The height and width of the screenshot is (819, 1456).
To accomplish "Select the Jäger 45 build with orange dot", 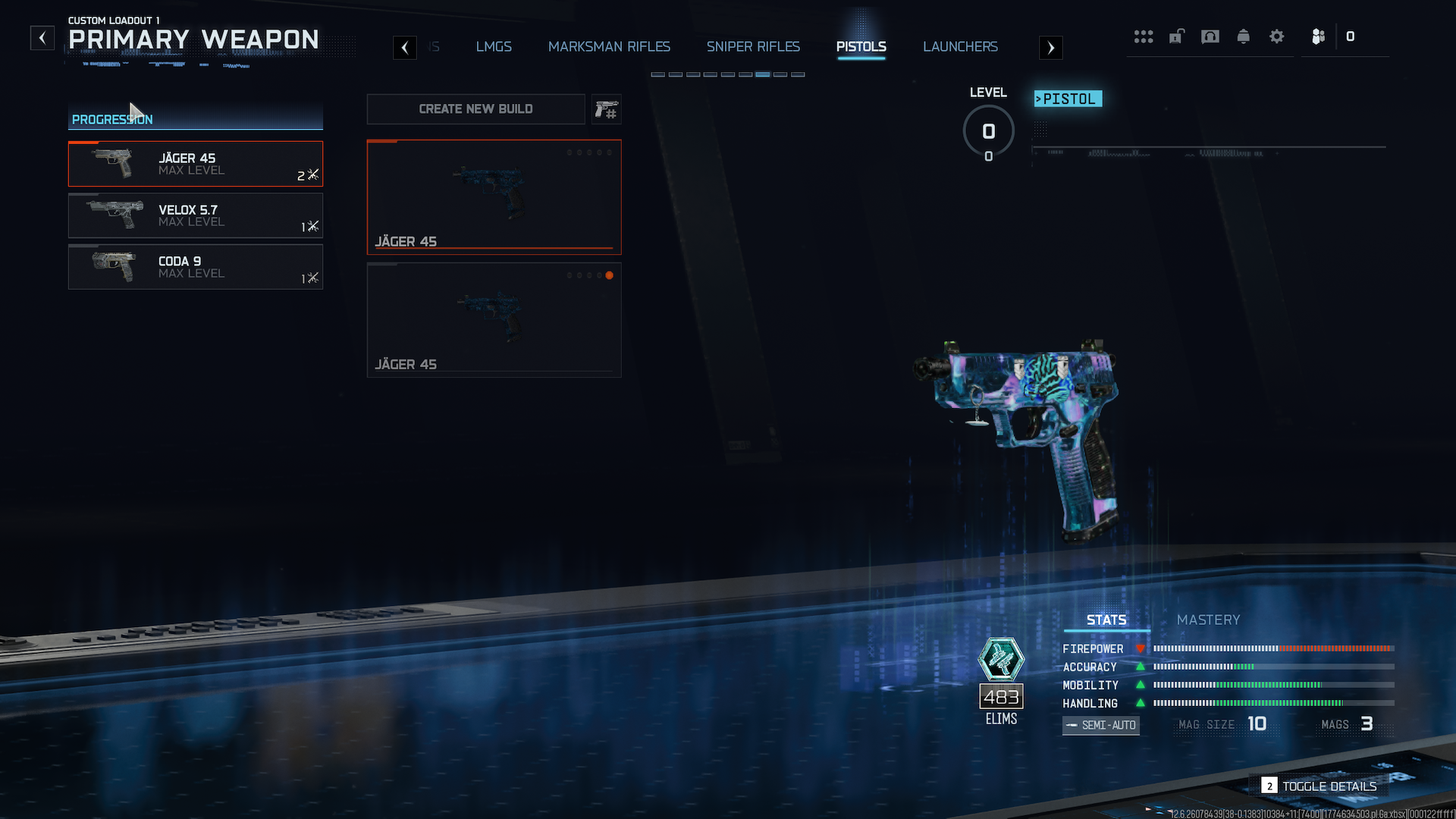I will (x=494, y=320).
